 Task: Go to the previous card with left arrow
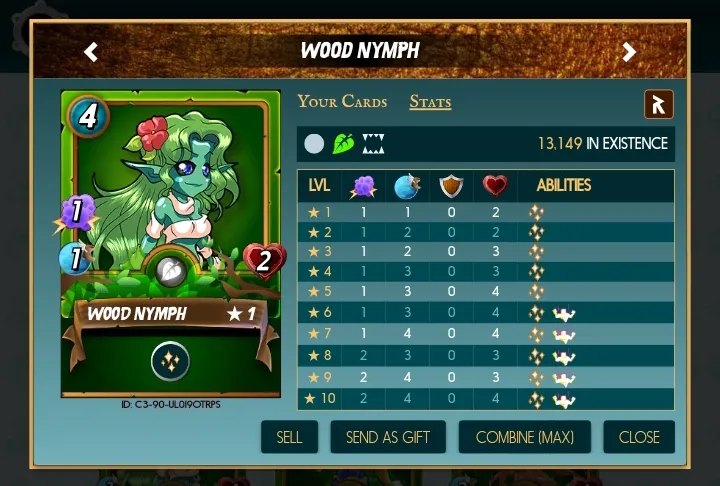point(91,51)
